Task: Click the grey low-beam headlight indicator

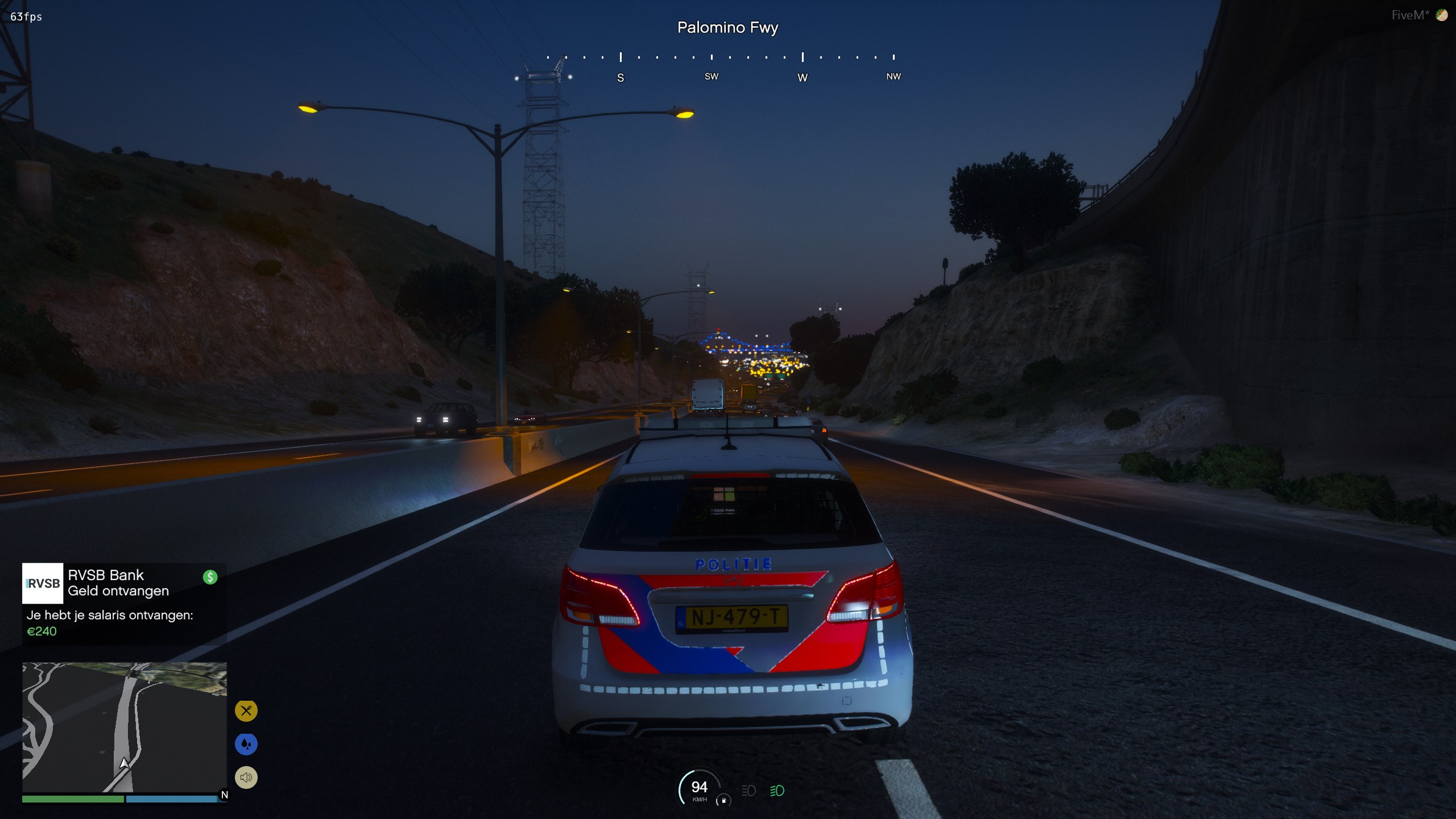Action: click(748, 791)
